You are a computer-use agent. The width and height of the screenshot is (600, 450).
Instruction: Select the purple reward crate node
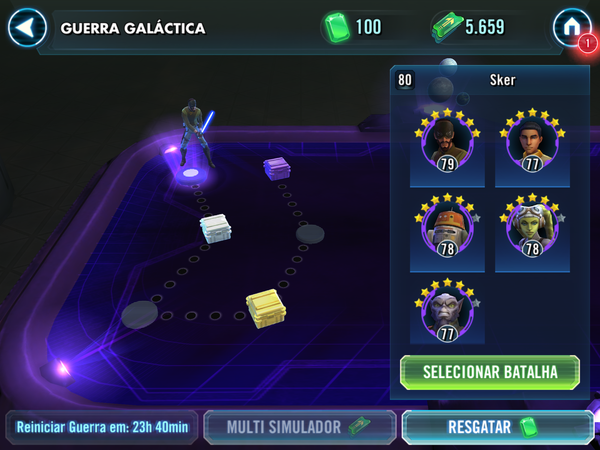[278, 168]
